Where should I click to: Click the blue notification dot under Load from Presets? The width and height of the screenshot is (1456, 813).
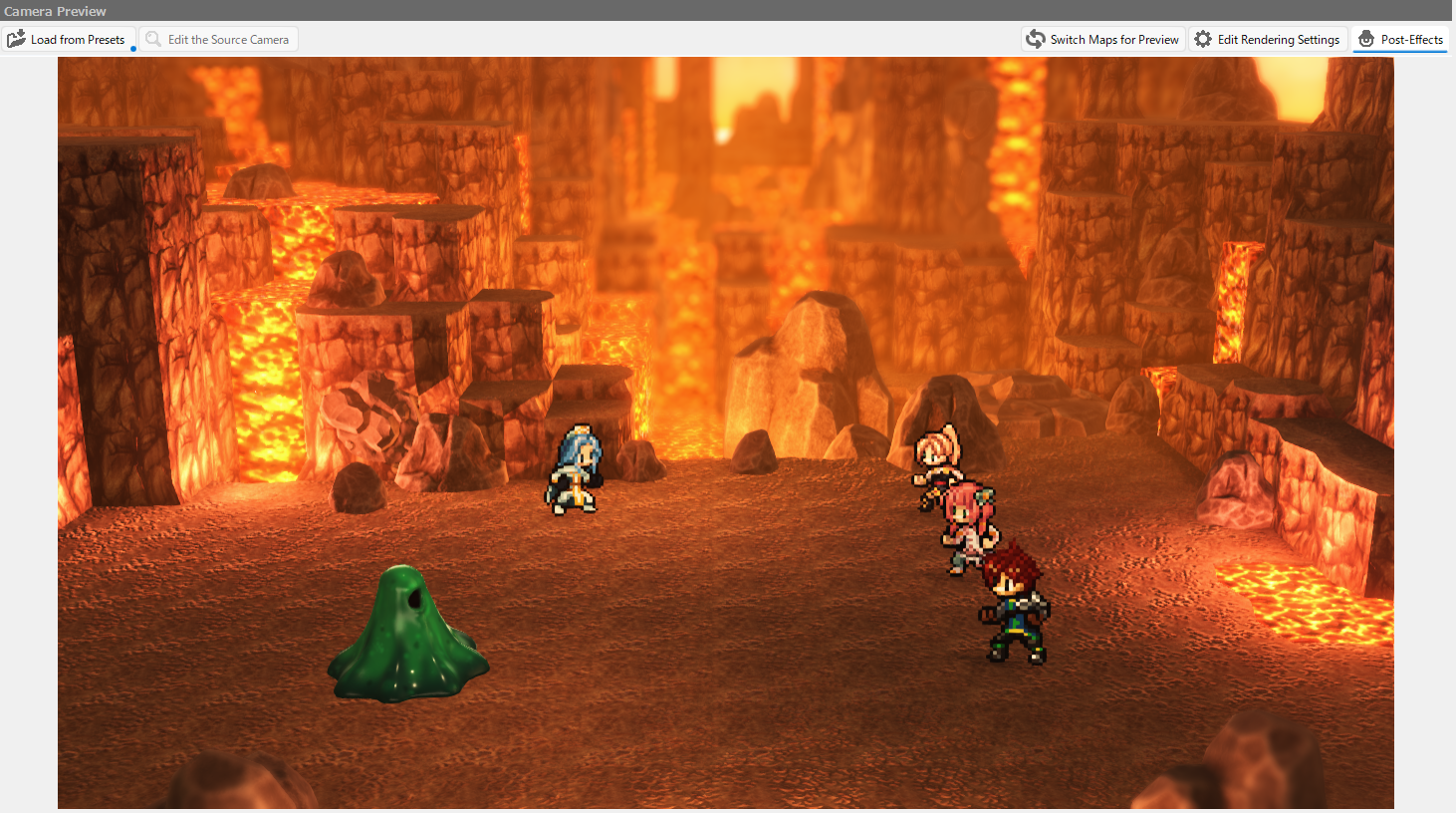[x=134, y=48]
